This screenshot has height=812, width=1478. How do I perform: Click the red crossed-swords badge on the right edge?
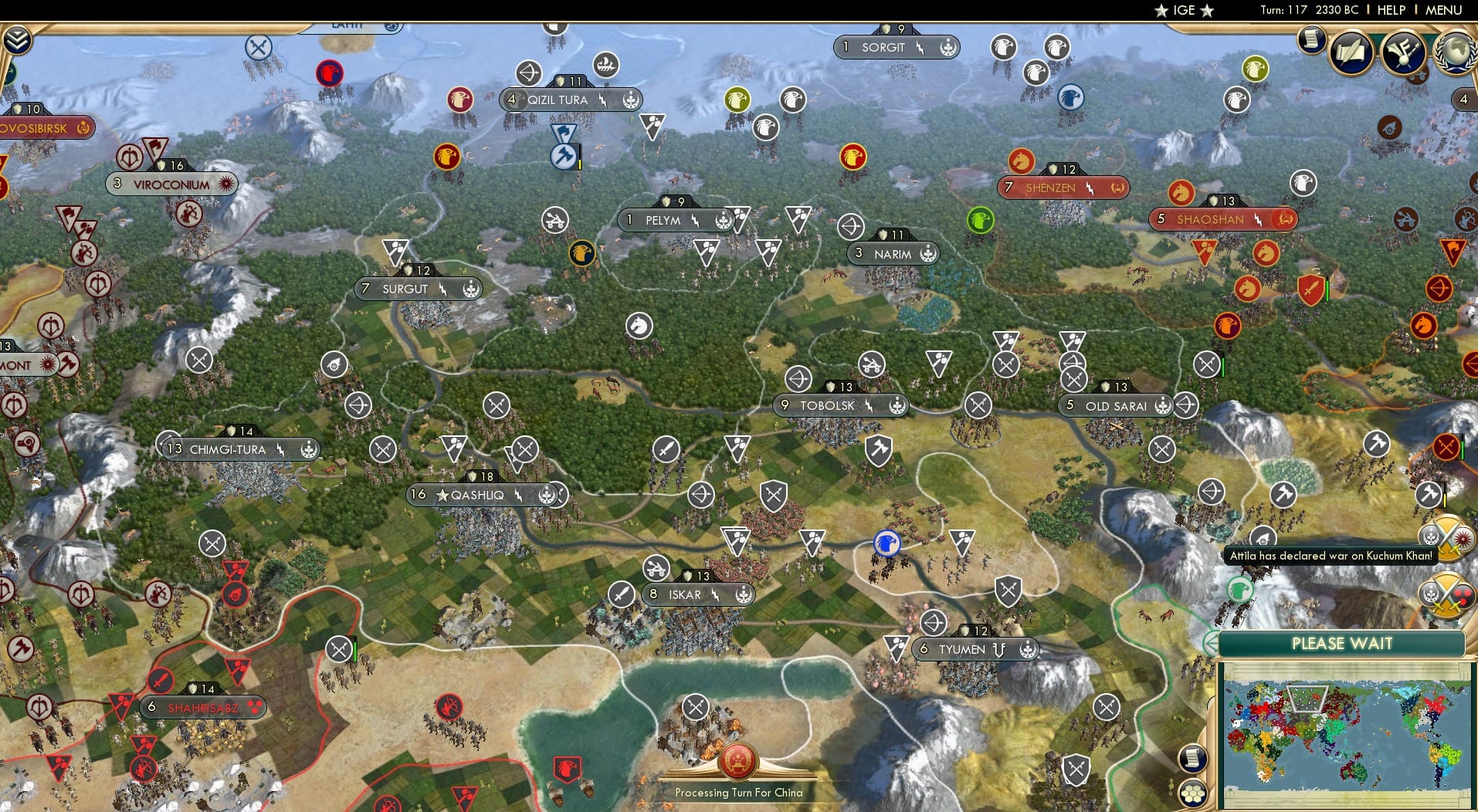[1448, 445]
